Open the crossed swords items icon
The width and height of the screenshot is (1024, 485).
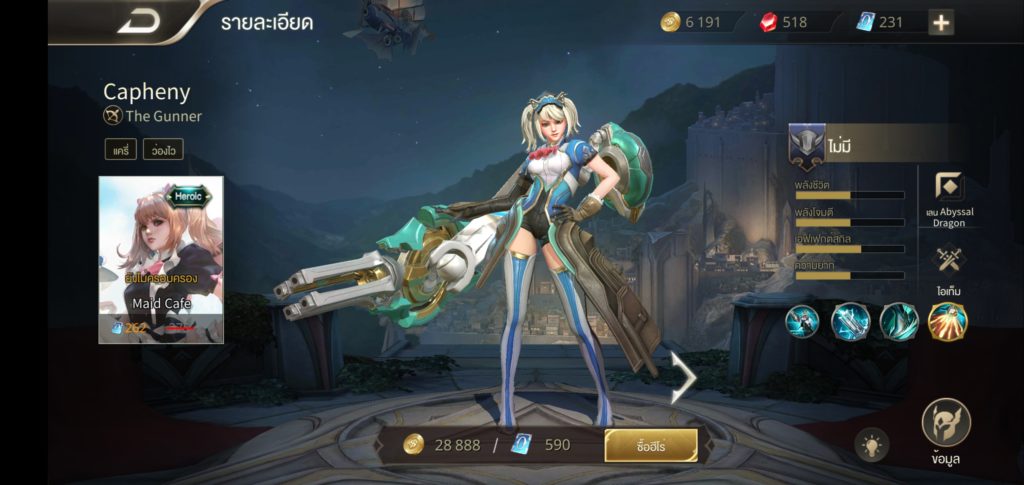point(948,260)
